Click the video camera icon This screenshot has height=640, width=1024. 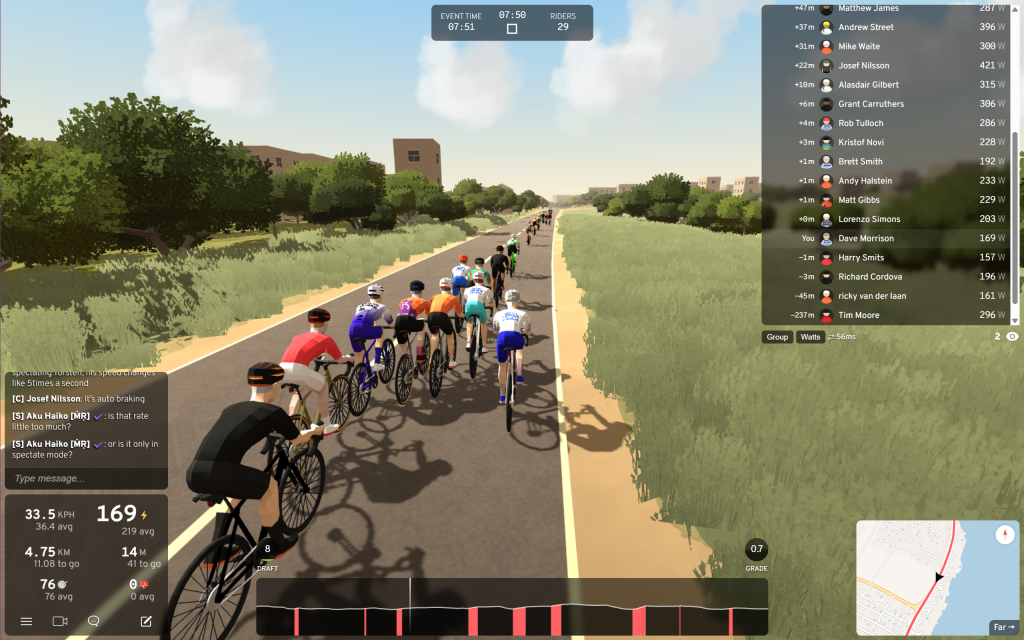tap(59, 621)
